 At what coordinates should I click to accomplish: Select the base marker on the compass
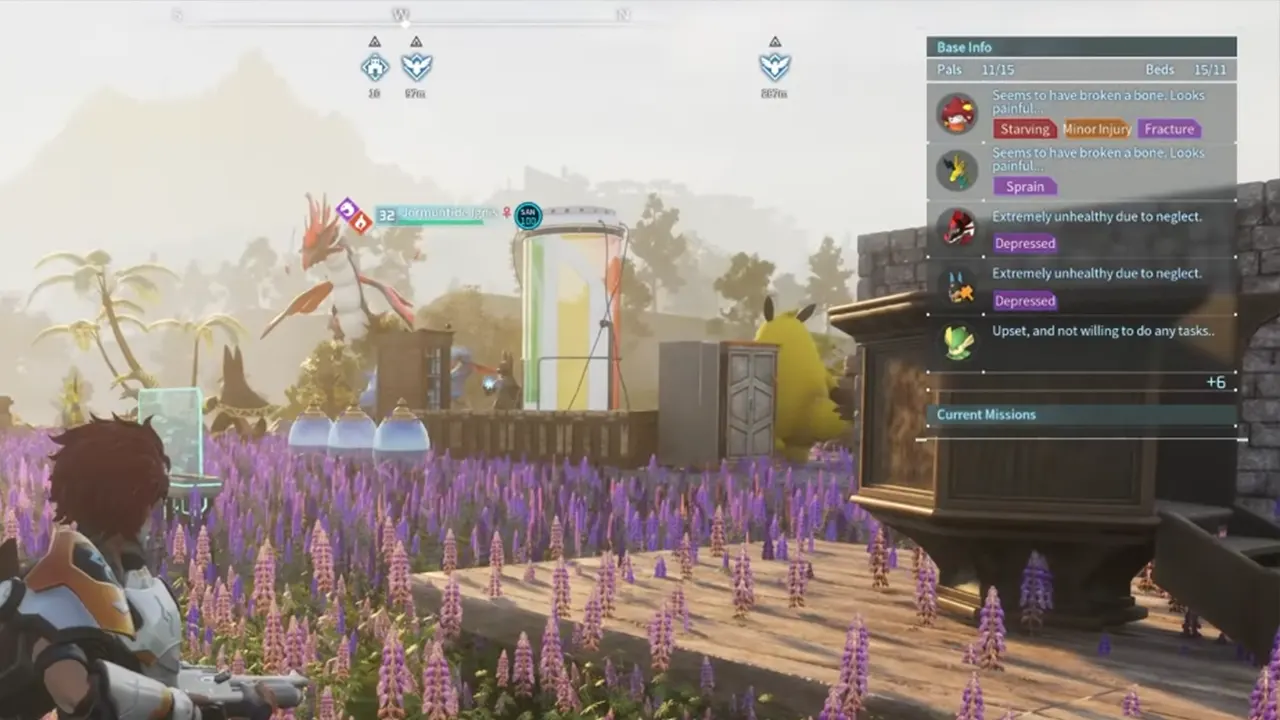pos(375,67)
